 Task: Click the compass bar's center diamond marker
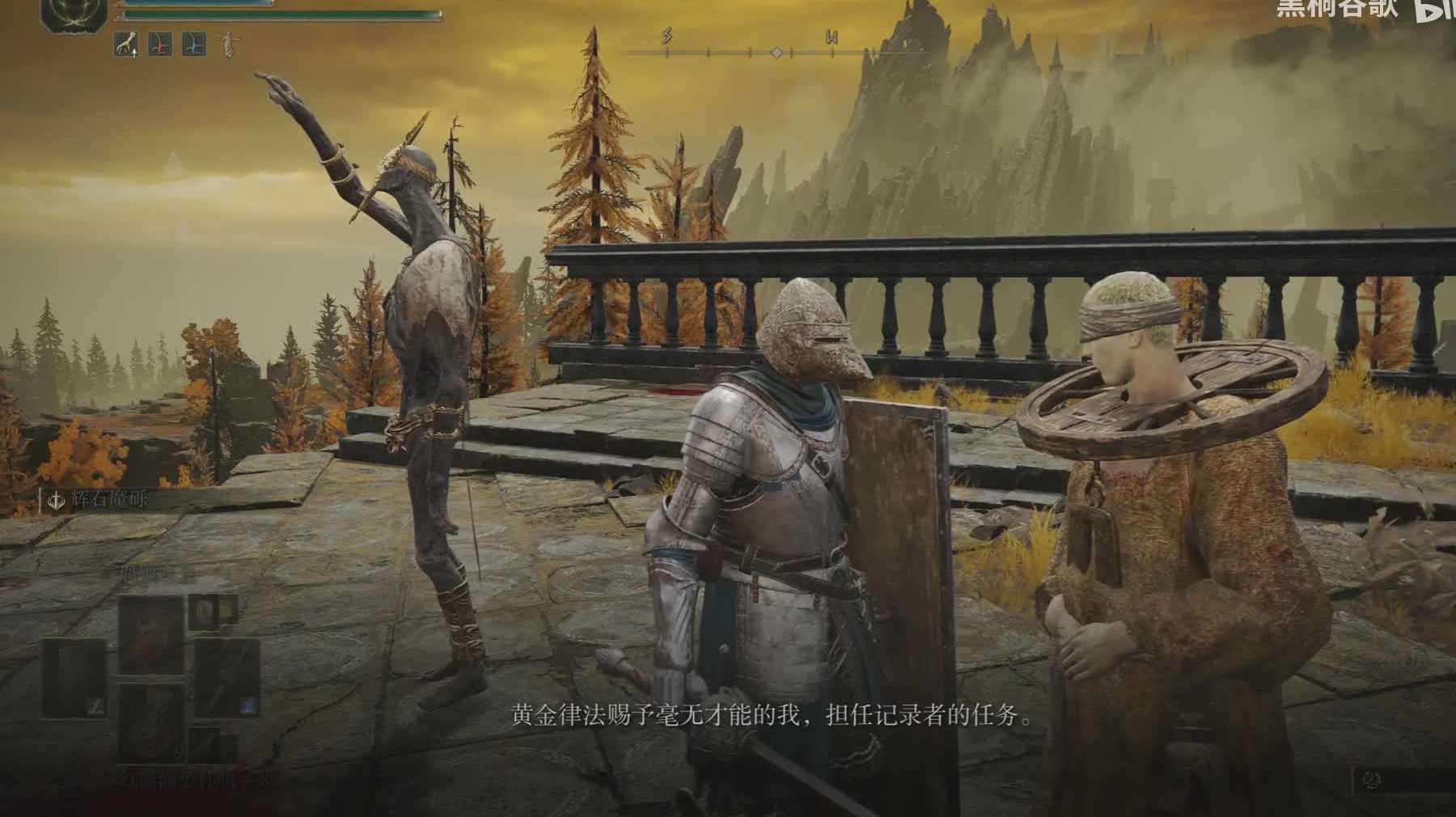pos(777,53)
